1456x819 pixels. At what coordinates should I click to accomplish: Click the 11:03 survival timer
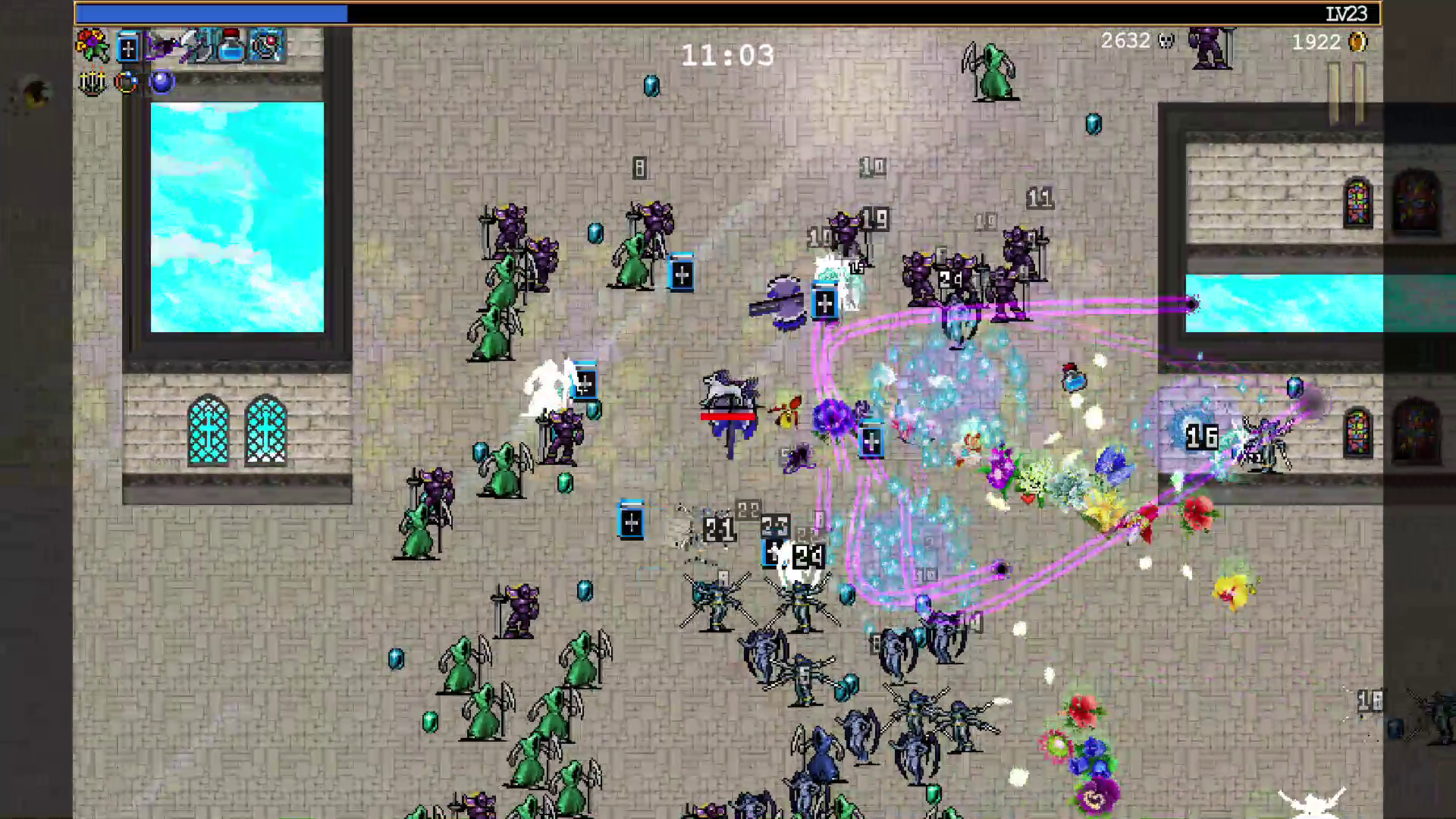(728, 55)
